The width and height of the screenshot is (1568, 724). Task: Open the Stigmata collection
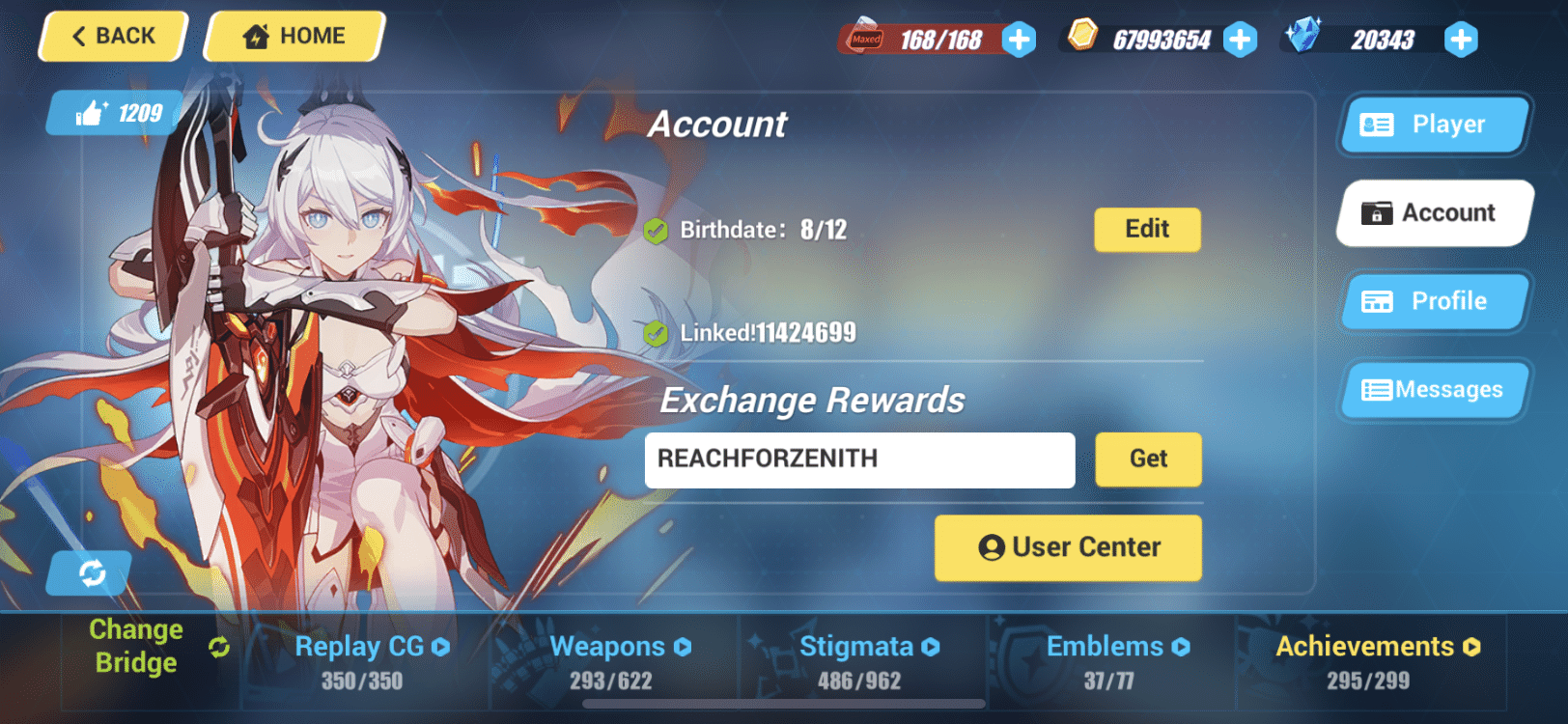point(857,647)
